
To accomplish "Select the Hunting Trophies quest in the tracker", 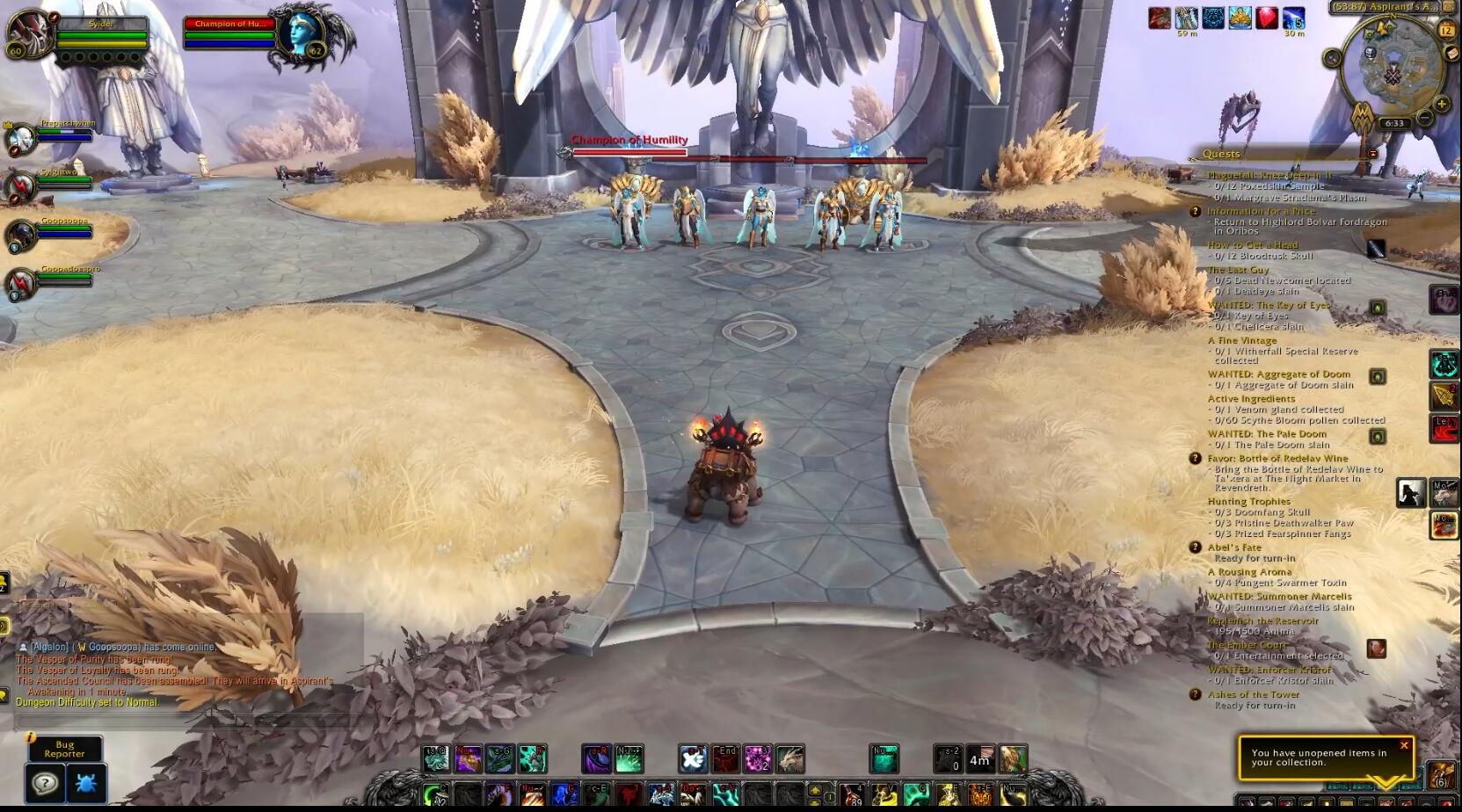I will click(x=1250, y=501).
